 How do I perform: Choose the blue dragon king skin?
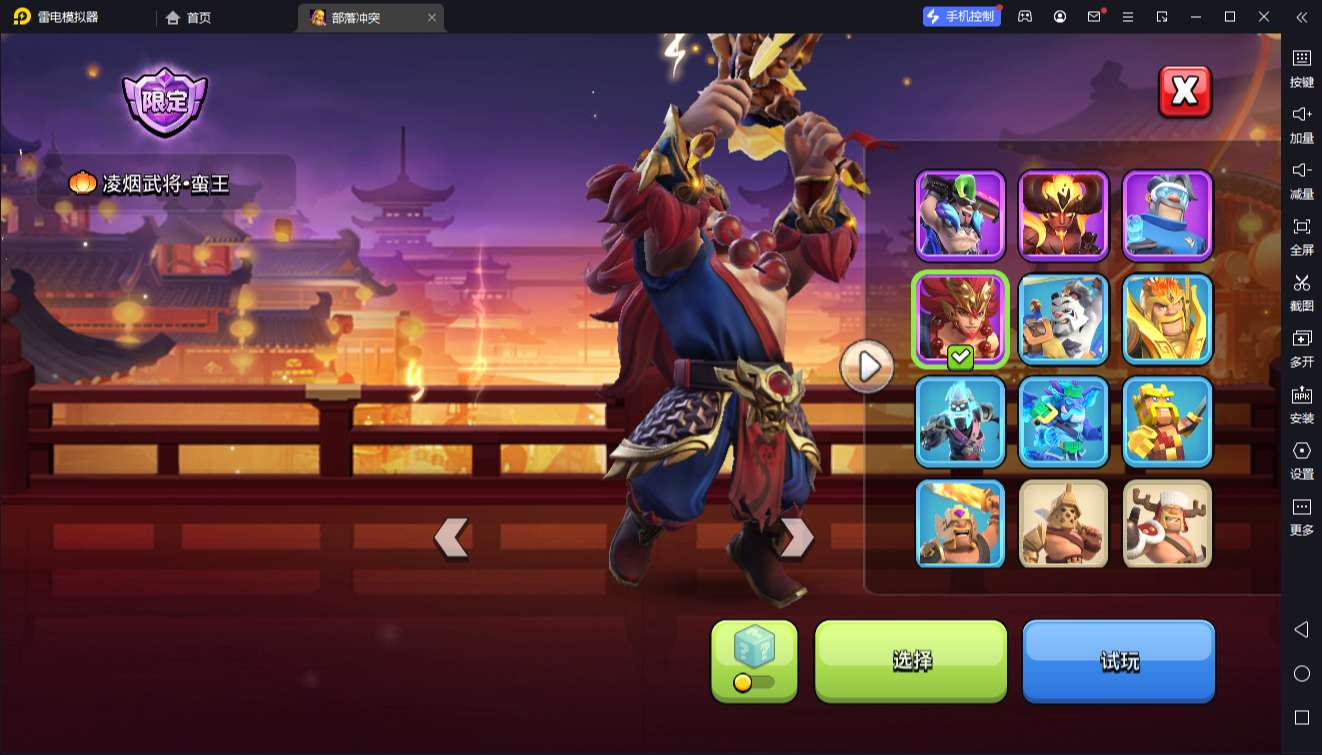1064,421
